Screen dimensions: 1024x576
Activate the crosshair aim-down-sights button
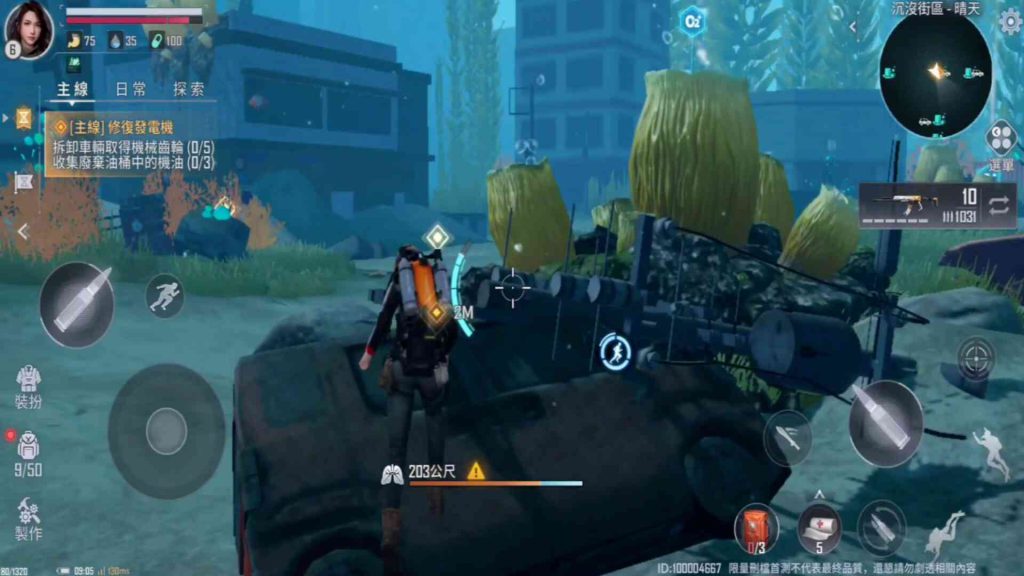974,358
